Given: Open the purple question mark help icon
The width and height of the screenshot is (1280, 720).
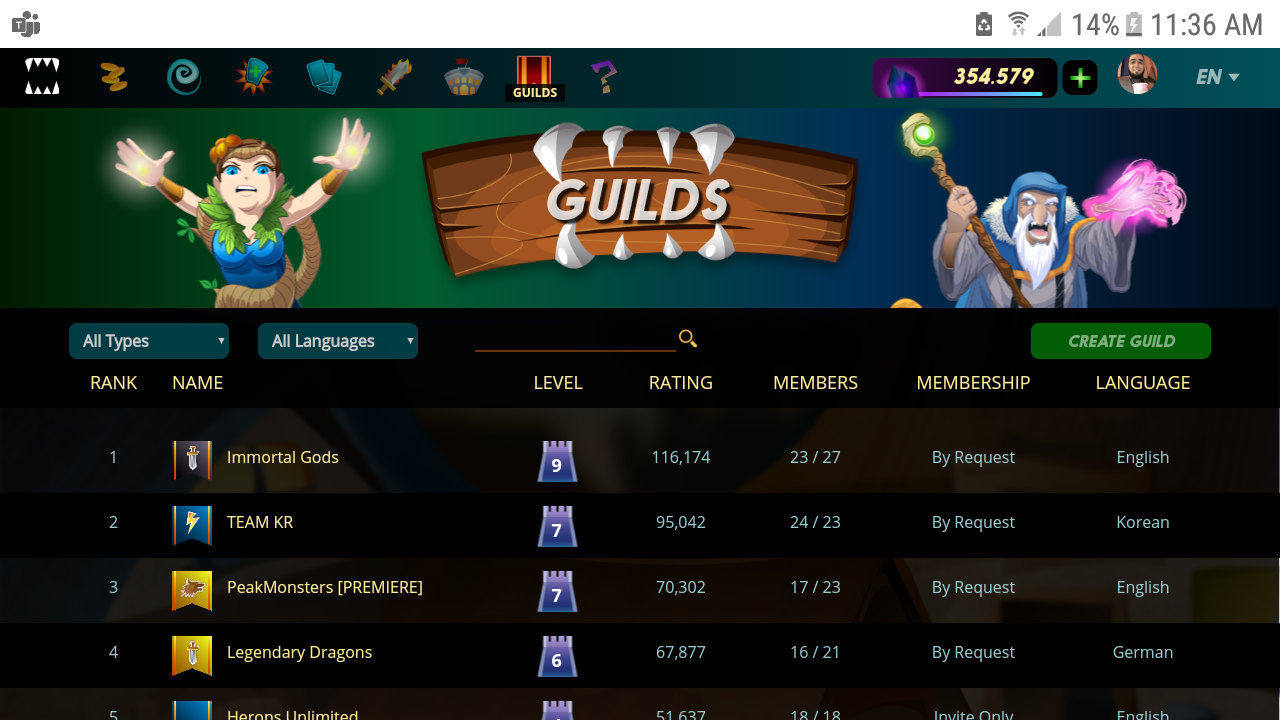Looking at the screenshot, I should 603,77.
